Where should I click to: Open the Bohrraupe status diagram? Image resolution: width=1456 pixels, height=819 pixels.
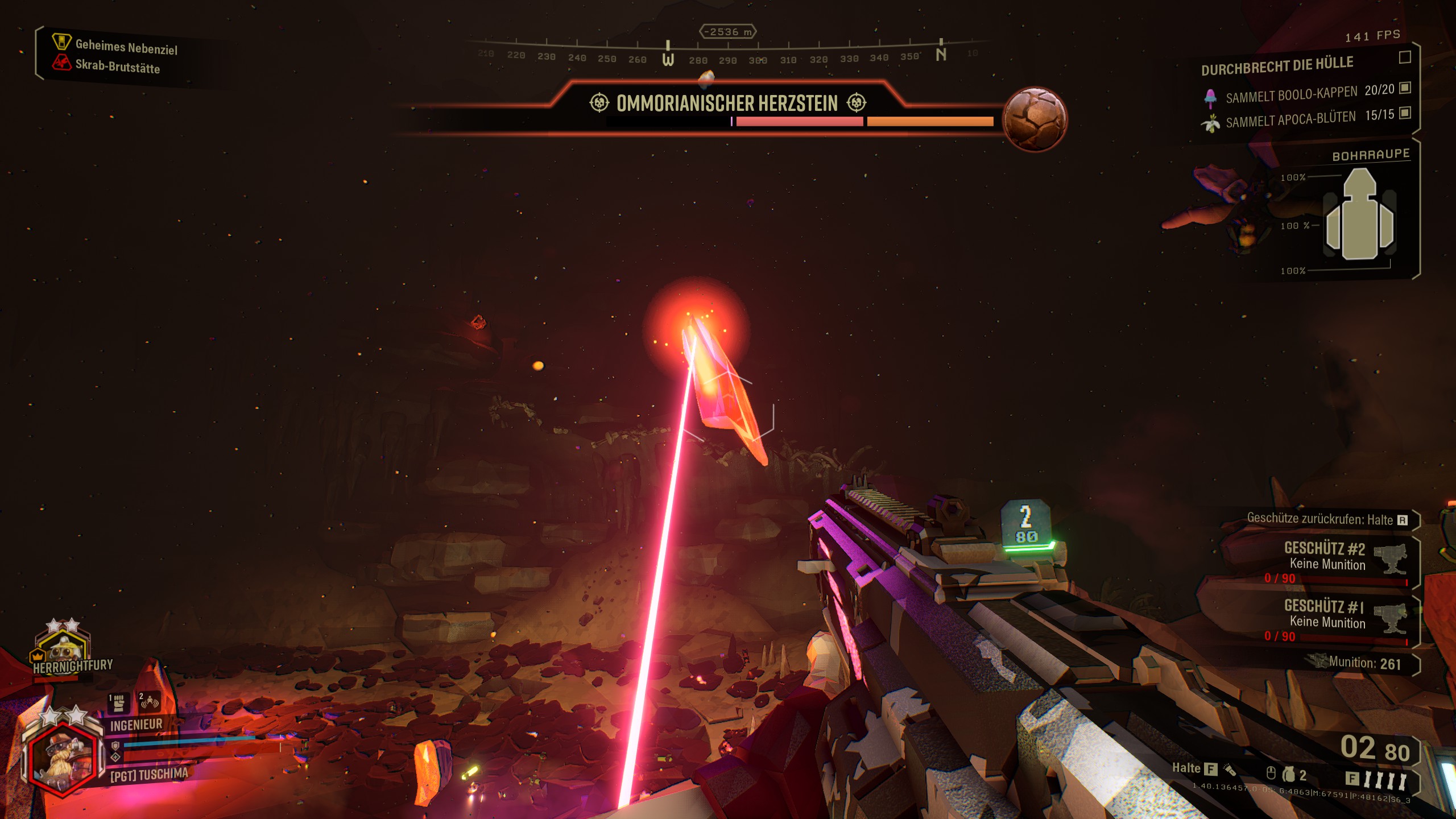1359,216
